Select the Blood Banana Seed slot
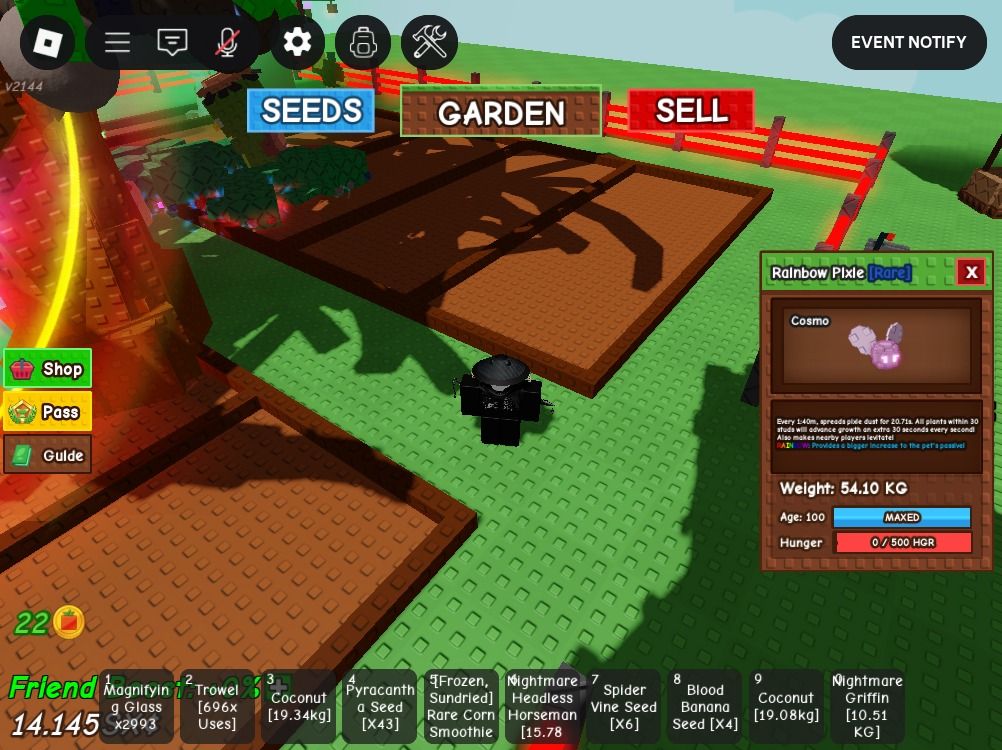1002x750 pixels. 704,706
